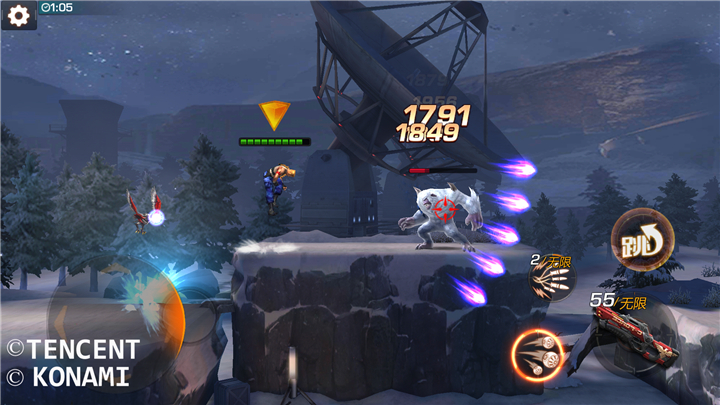Image resolution: width=720 pixels, height=405 pixels.
Task: Trigger the glowing triple-shot skill
Action: click(x=537, y=355)
